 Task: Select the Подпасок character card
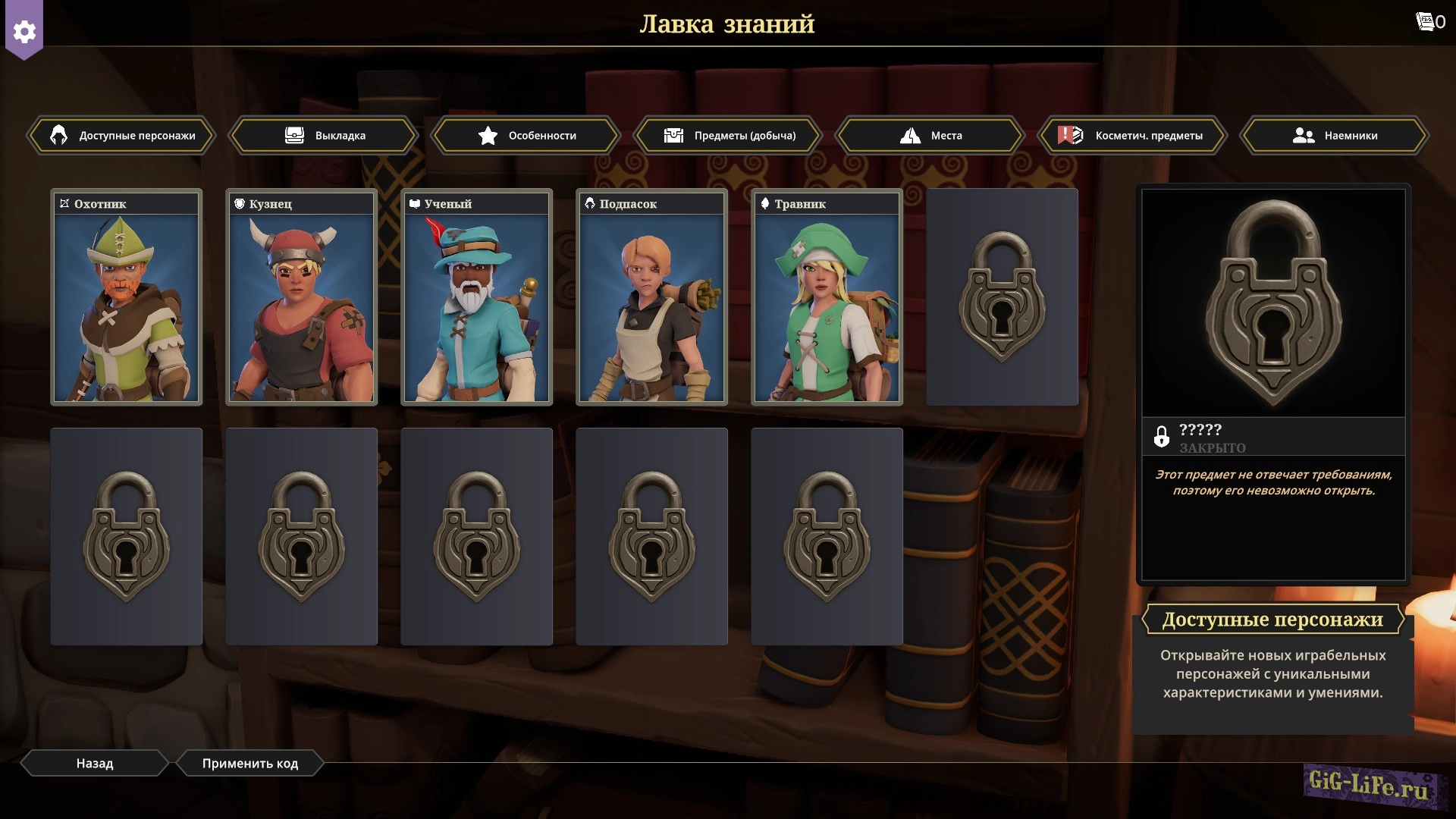tap(652, 297)
